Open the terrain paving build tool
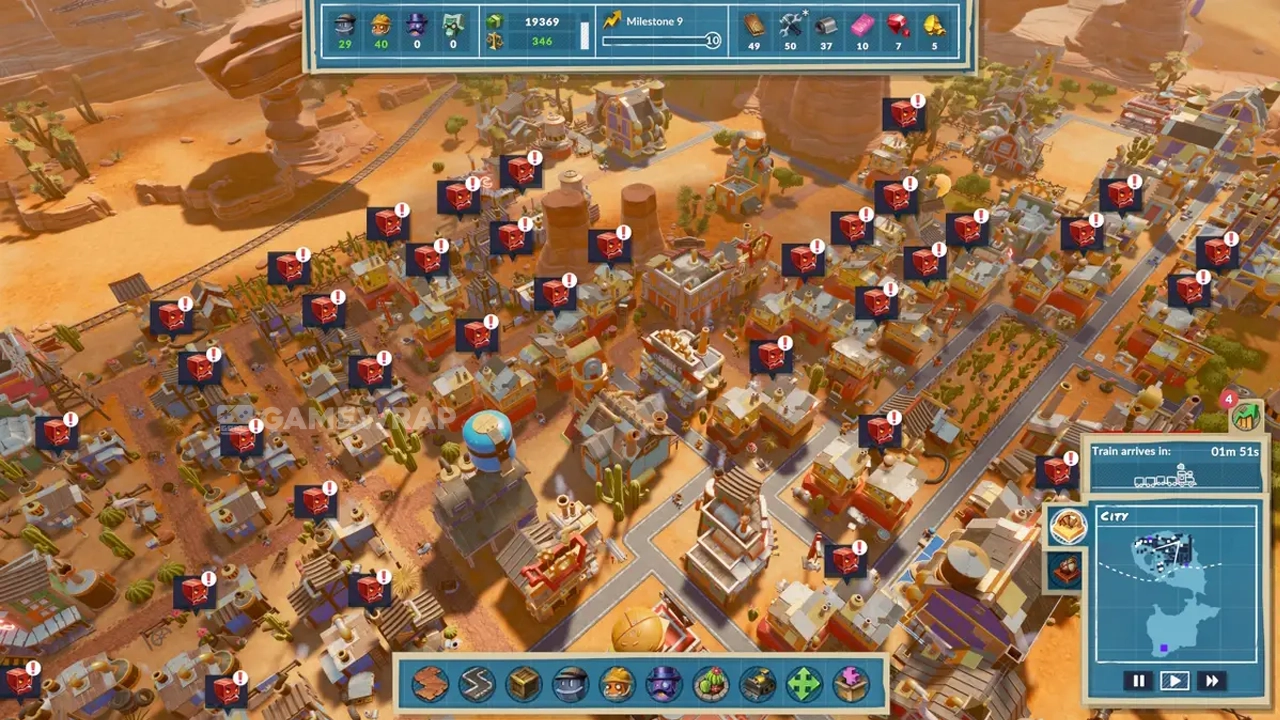Viewport: 1280px width, 720px height. pyautogui.click(x=430, y=684)
